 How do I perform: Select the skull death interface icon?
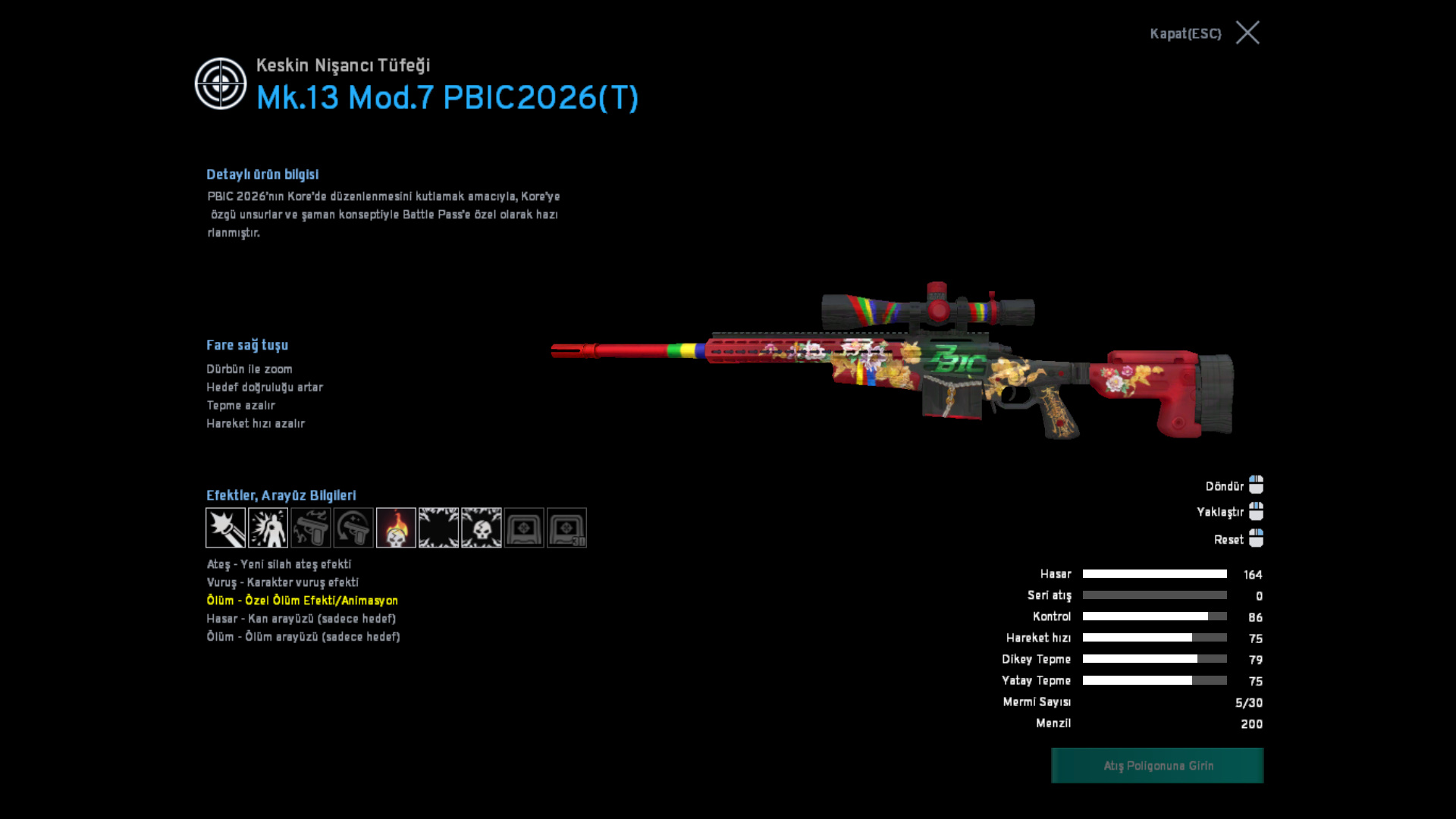point(482,528)
